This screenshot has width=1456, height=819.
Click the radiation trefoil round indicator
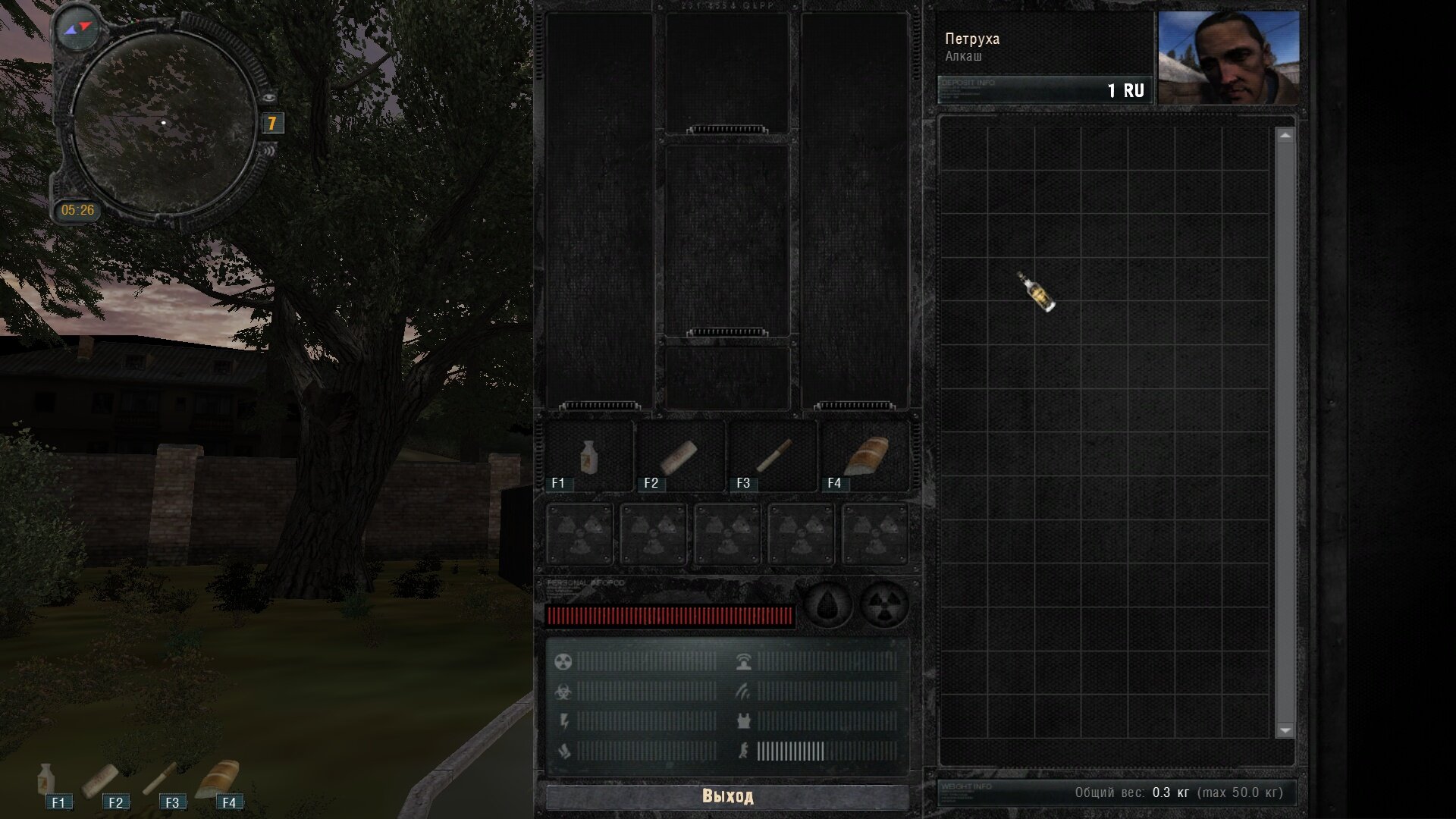884,605
